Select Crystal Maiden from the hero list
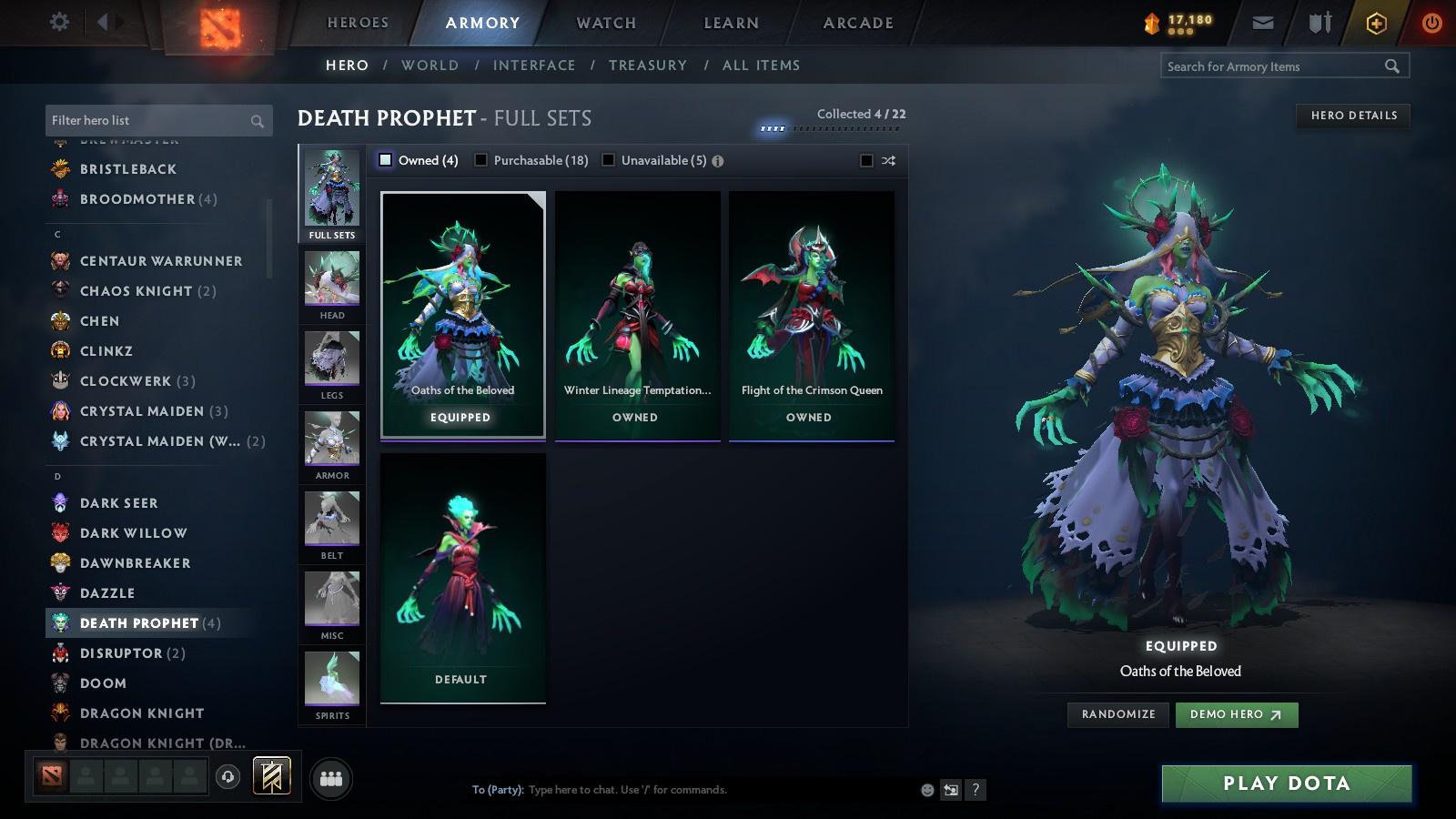 coord(142,411)
